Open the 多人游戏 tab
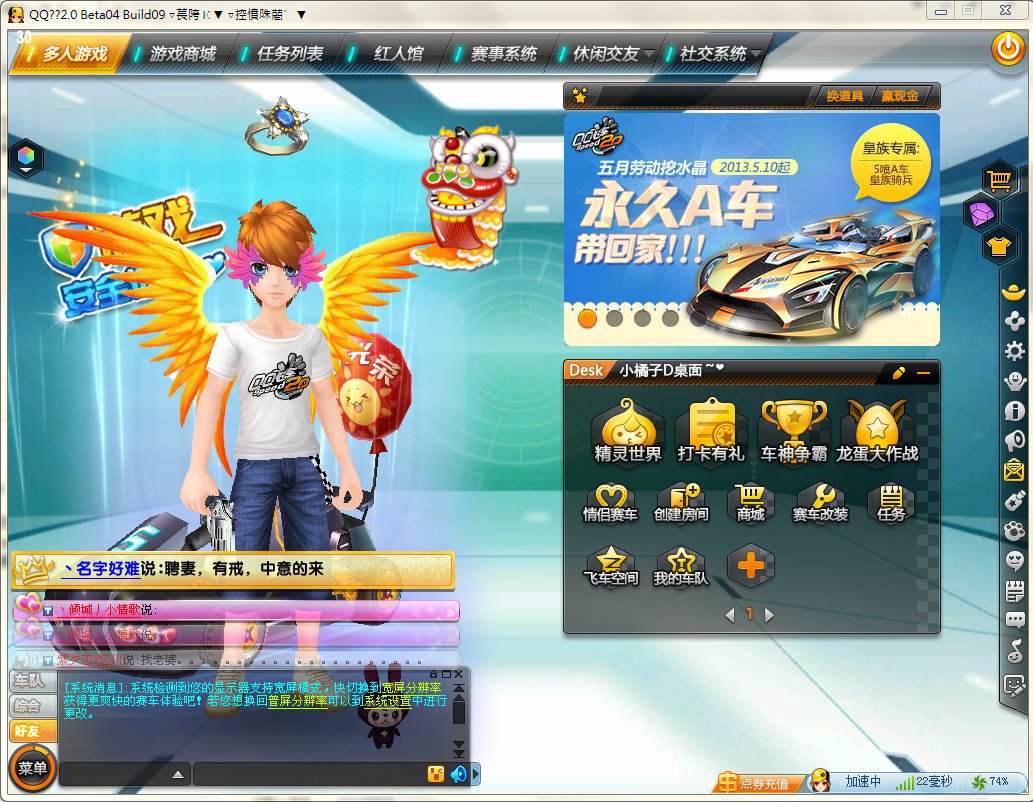 coord(73,54)
